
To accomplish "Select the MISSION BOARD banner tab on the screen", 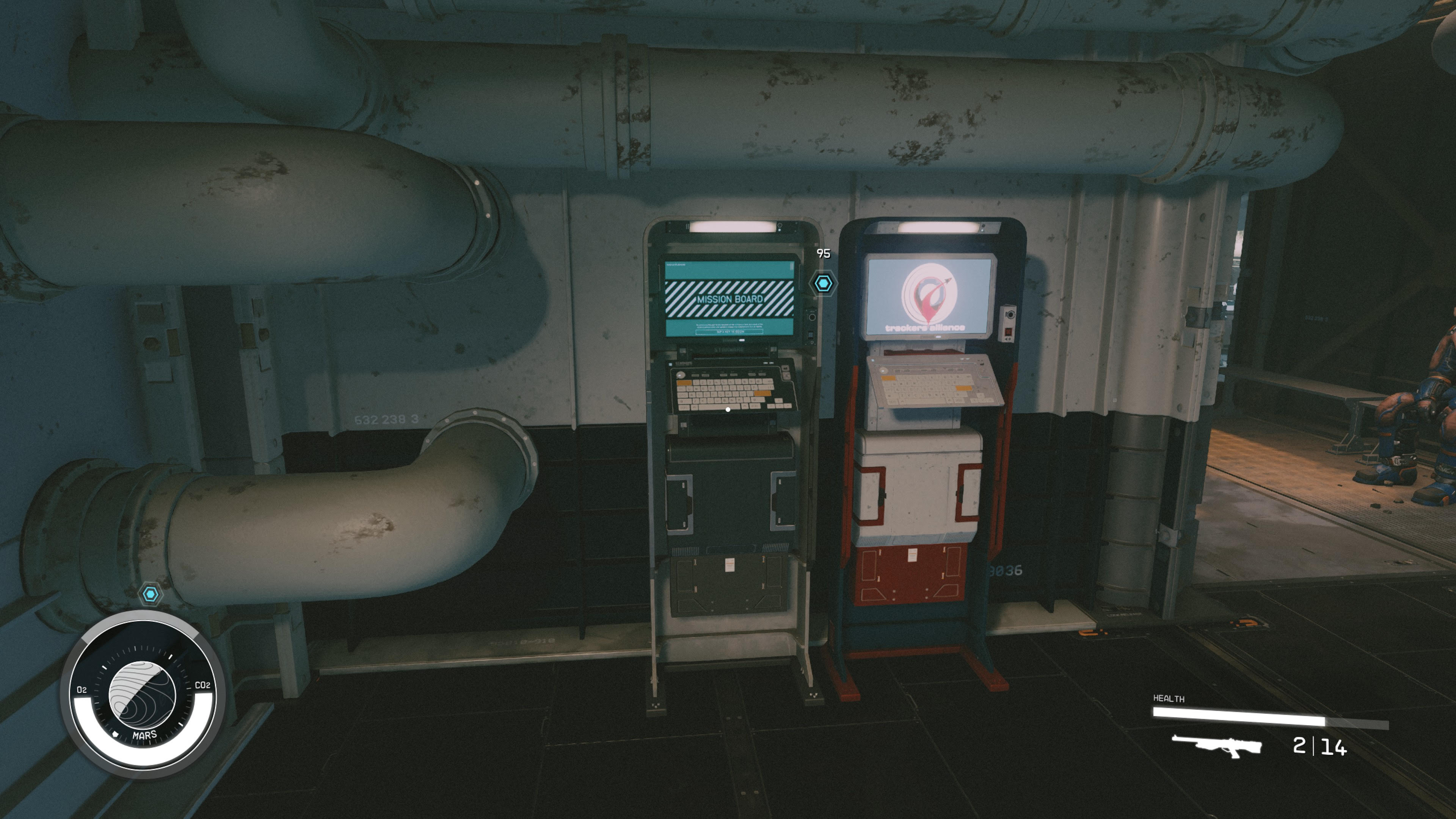I will click(x=731, y=299).
